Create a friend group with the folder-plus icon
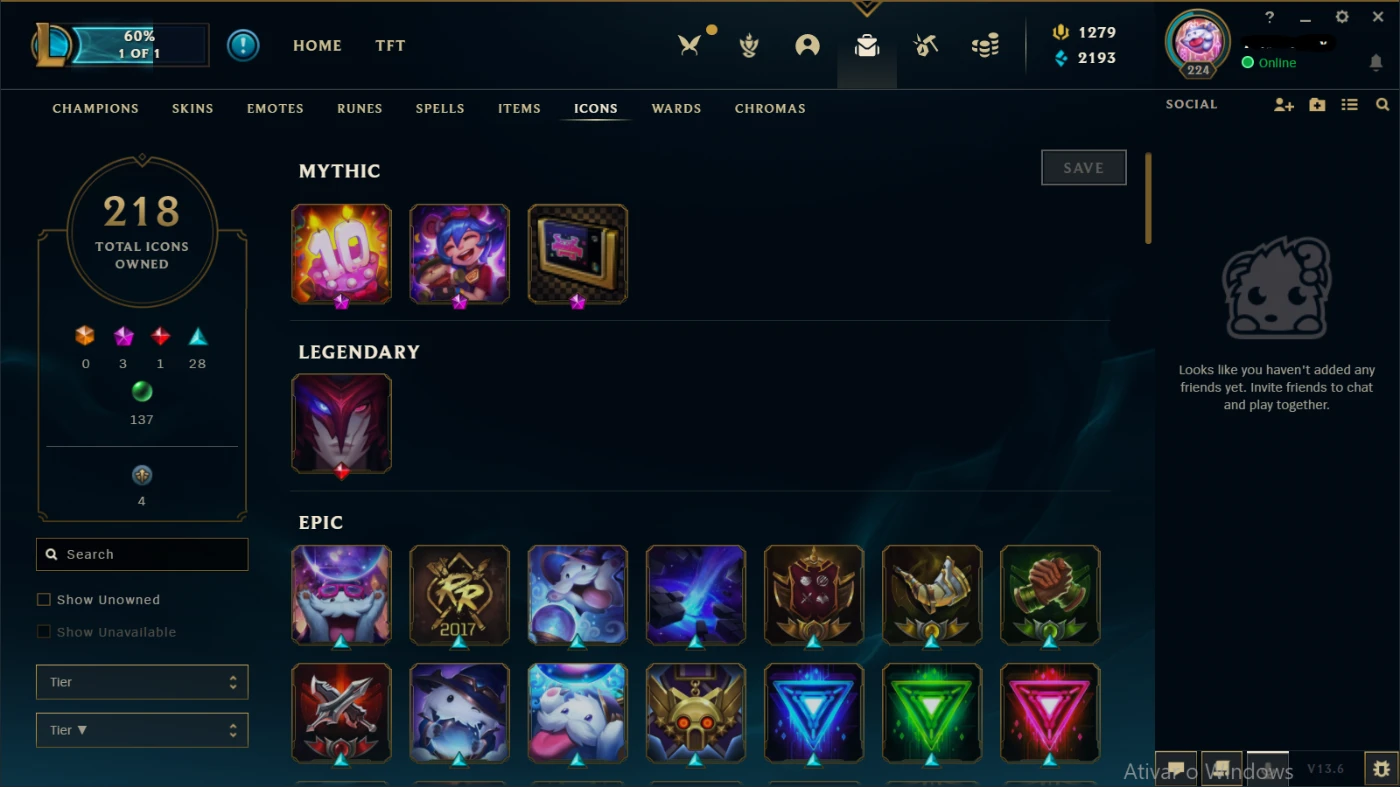Screen dimensions: 1400x787 (x=1316, y=104)
